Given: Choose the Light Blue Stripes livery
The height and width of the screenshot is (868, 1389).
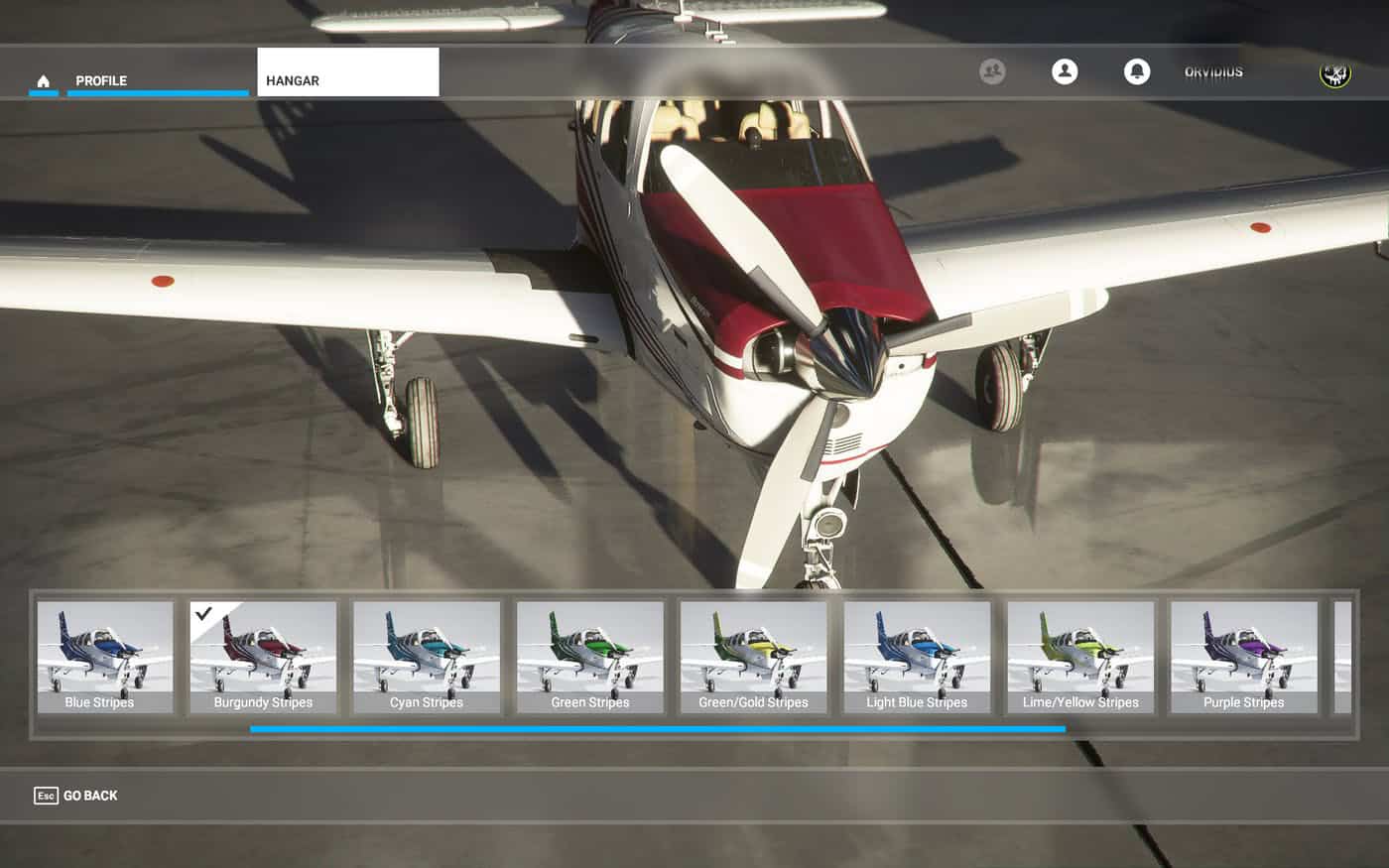Looking at the screenshot, I should click(917, 657).
